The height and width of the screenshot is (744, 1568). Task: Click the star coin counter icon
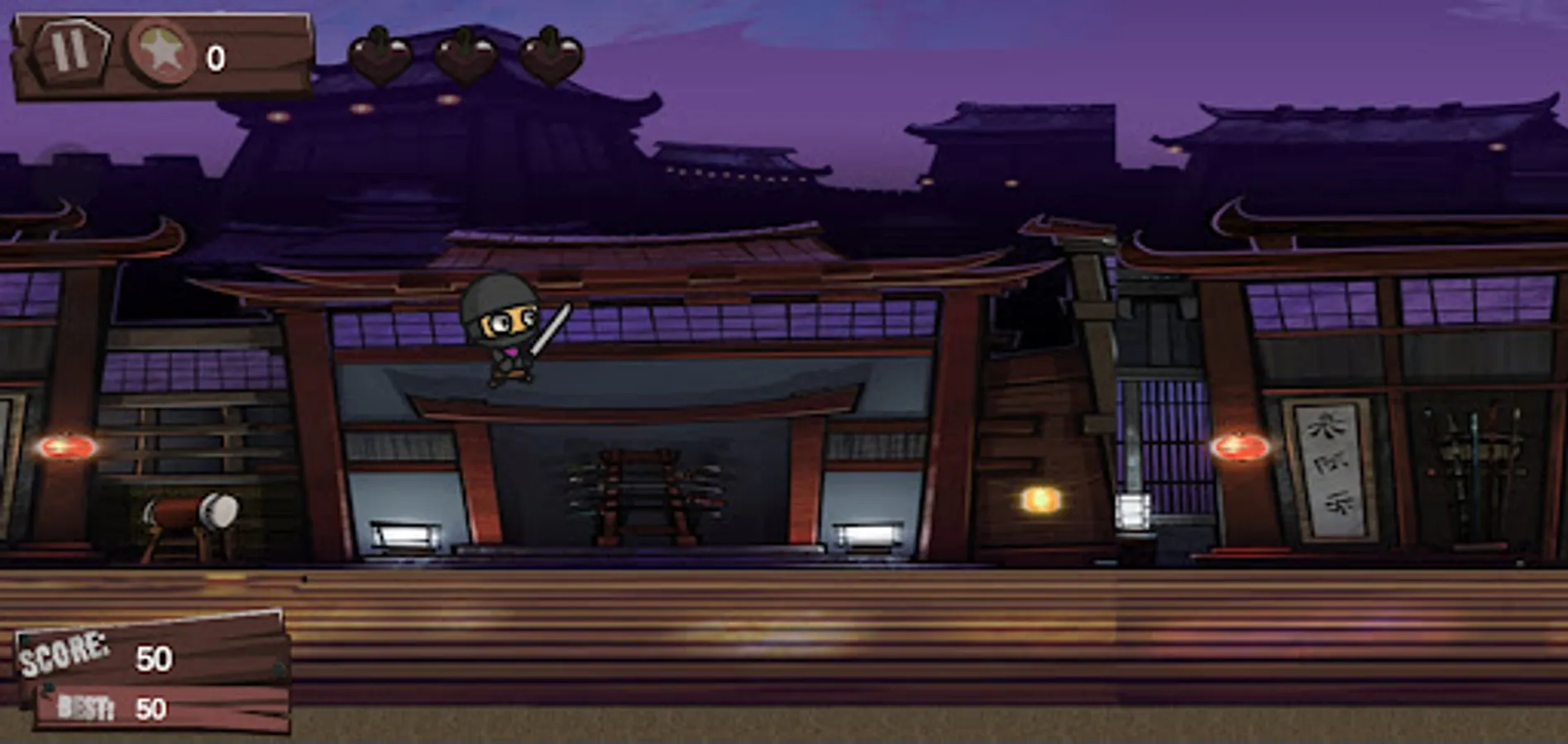162,56
